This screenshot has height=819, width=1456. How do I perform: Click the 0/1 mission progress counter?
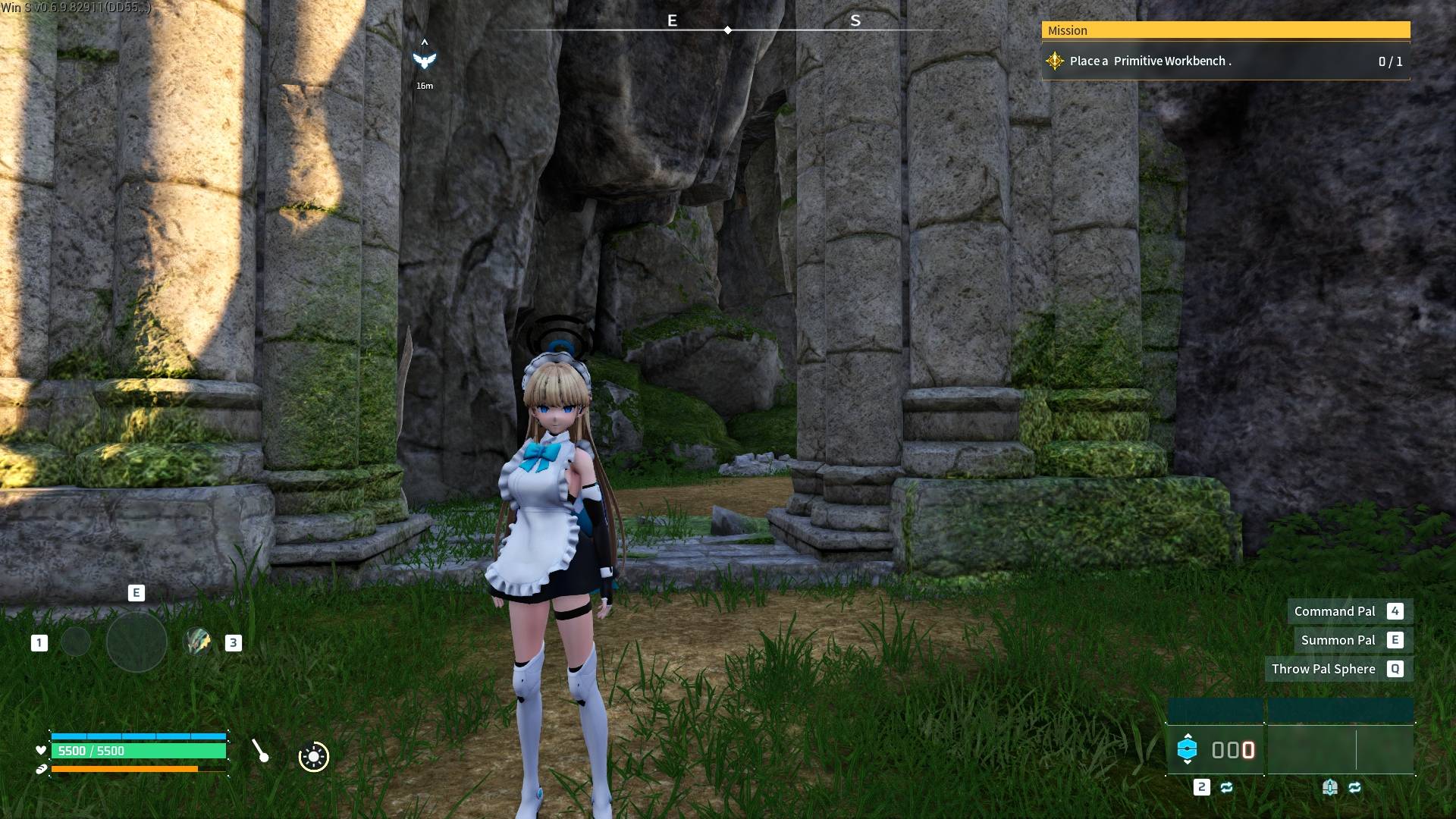1390,61
